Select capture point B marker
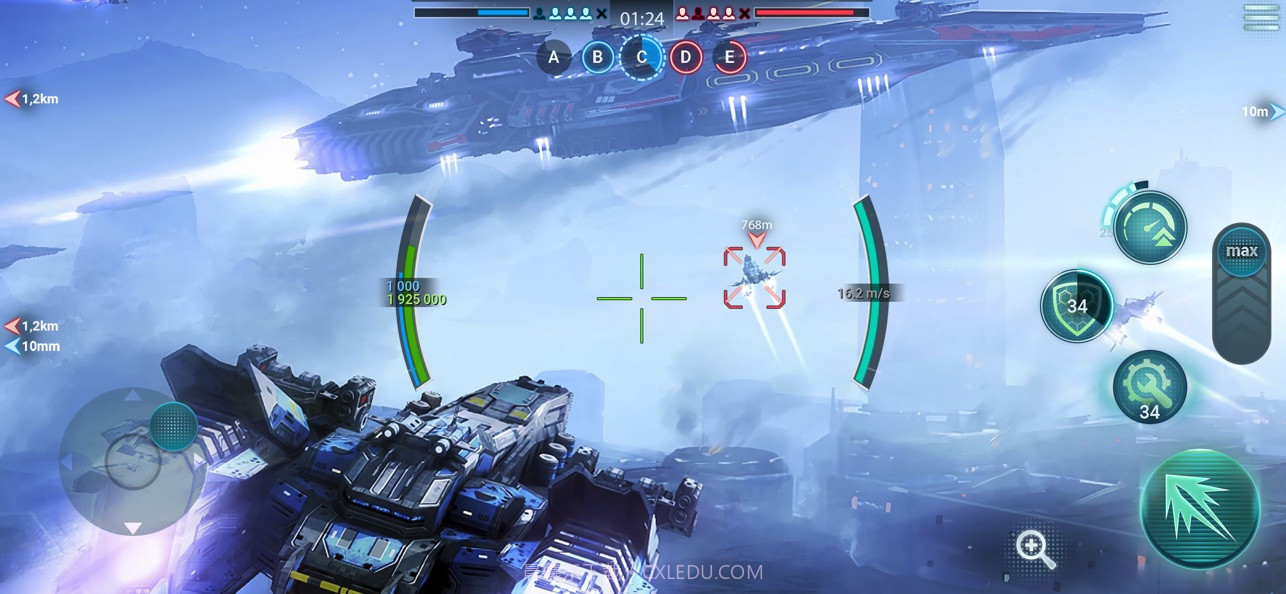Image resolution: width=1286 pixels, height=594 pixels. click(597, 57)
